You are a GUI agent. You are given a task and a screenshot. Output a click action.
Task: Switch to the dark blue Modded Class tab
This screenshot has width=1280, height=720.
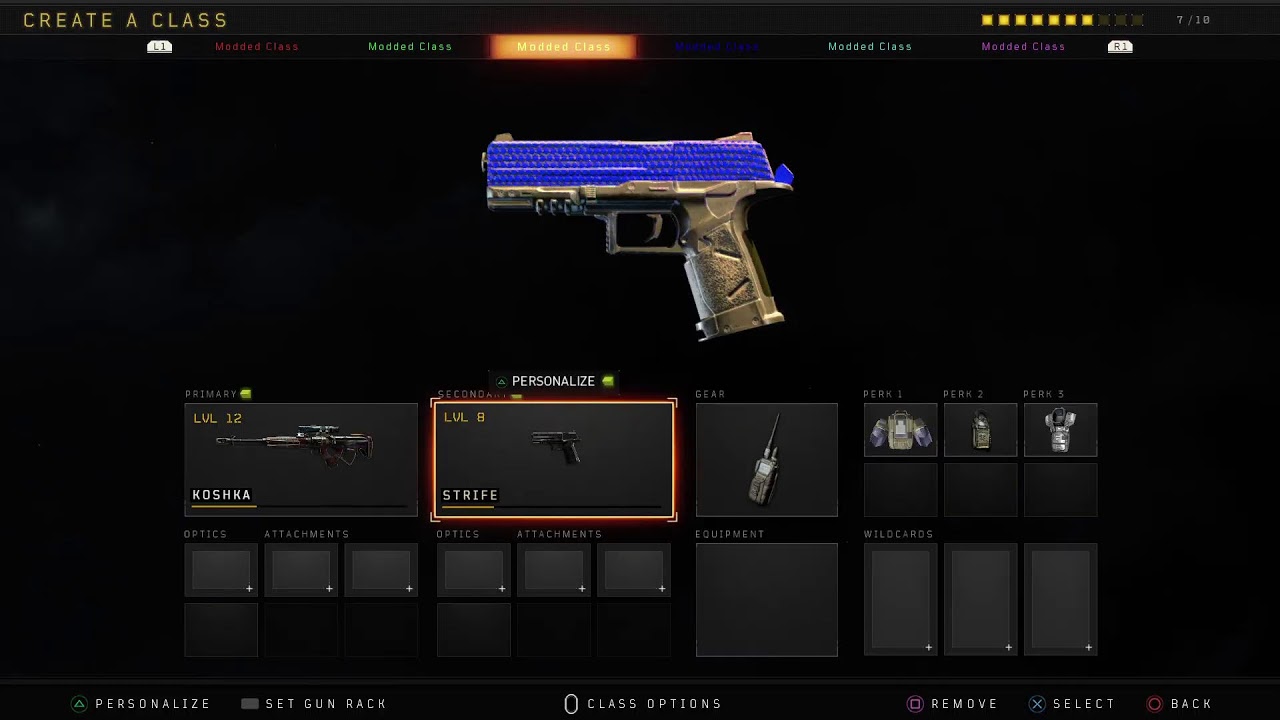click(717, 47)
